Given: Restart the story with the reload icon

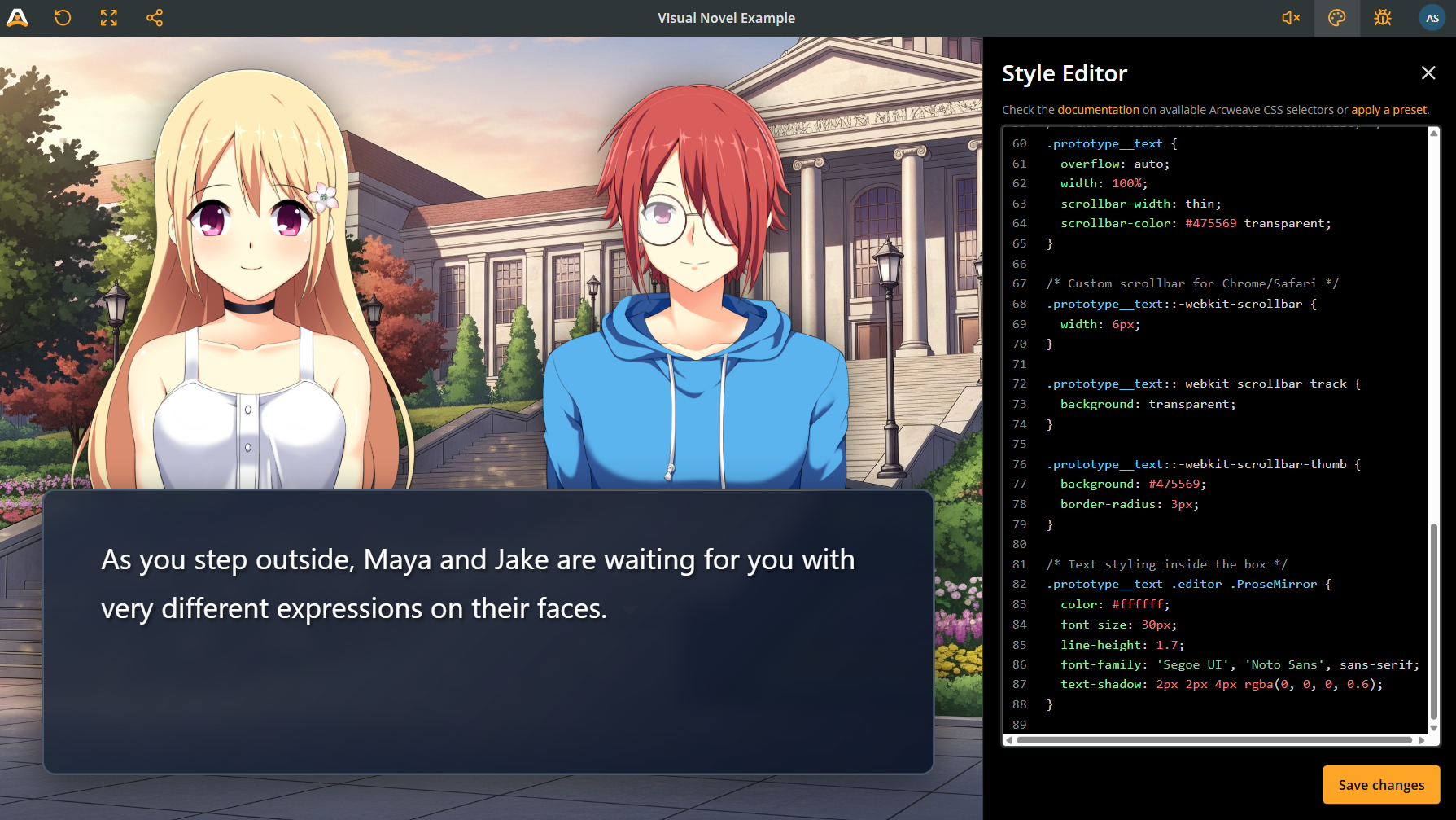Looking at the screenshot, I should 63,18.
